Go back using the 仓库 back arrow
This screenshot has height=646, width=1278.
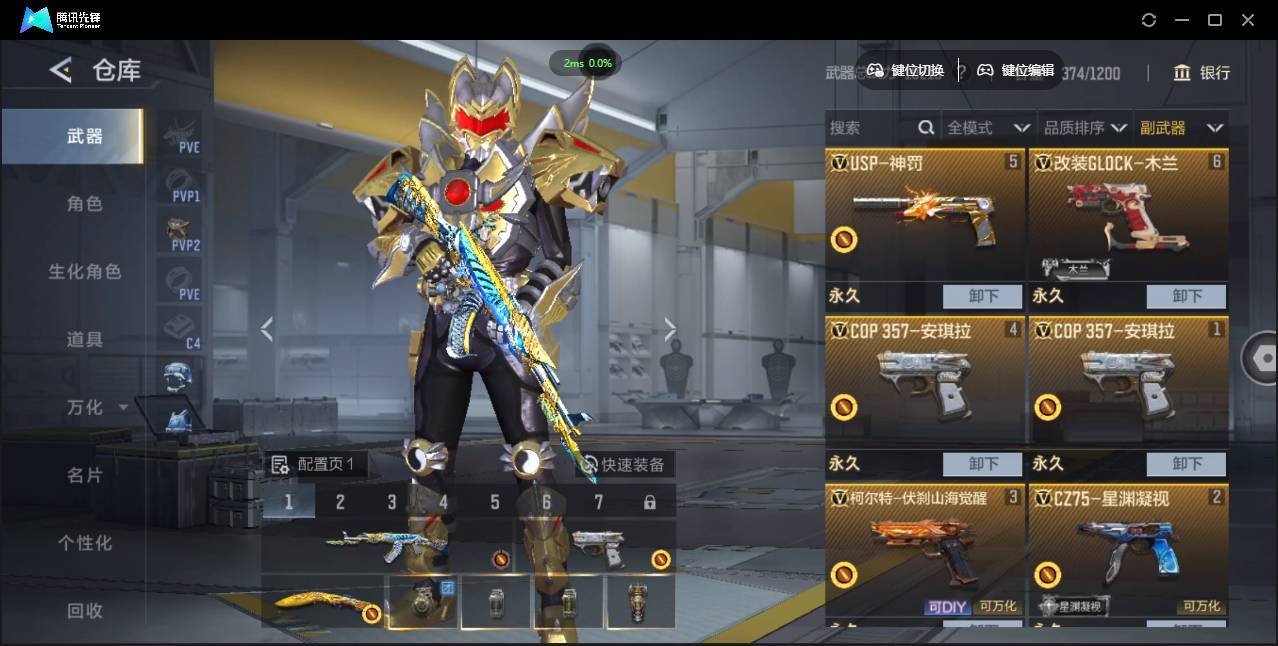[x=61, y=70]
